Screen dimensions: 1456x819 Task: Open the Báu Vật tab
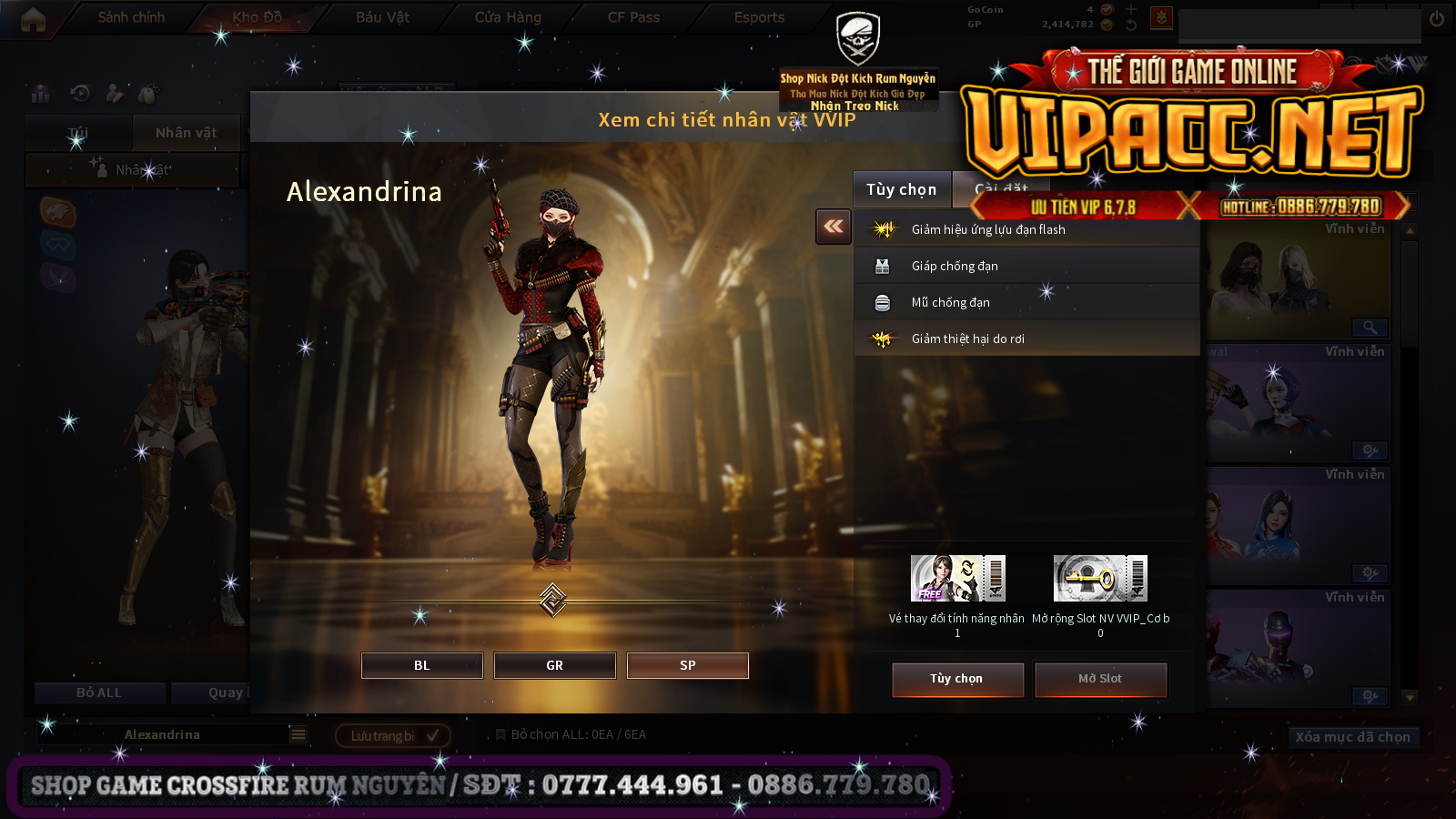pyautogui.click(x=382, y=17)
